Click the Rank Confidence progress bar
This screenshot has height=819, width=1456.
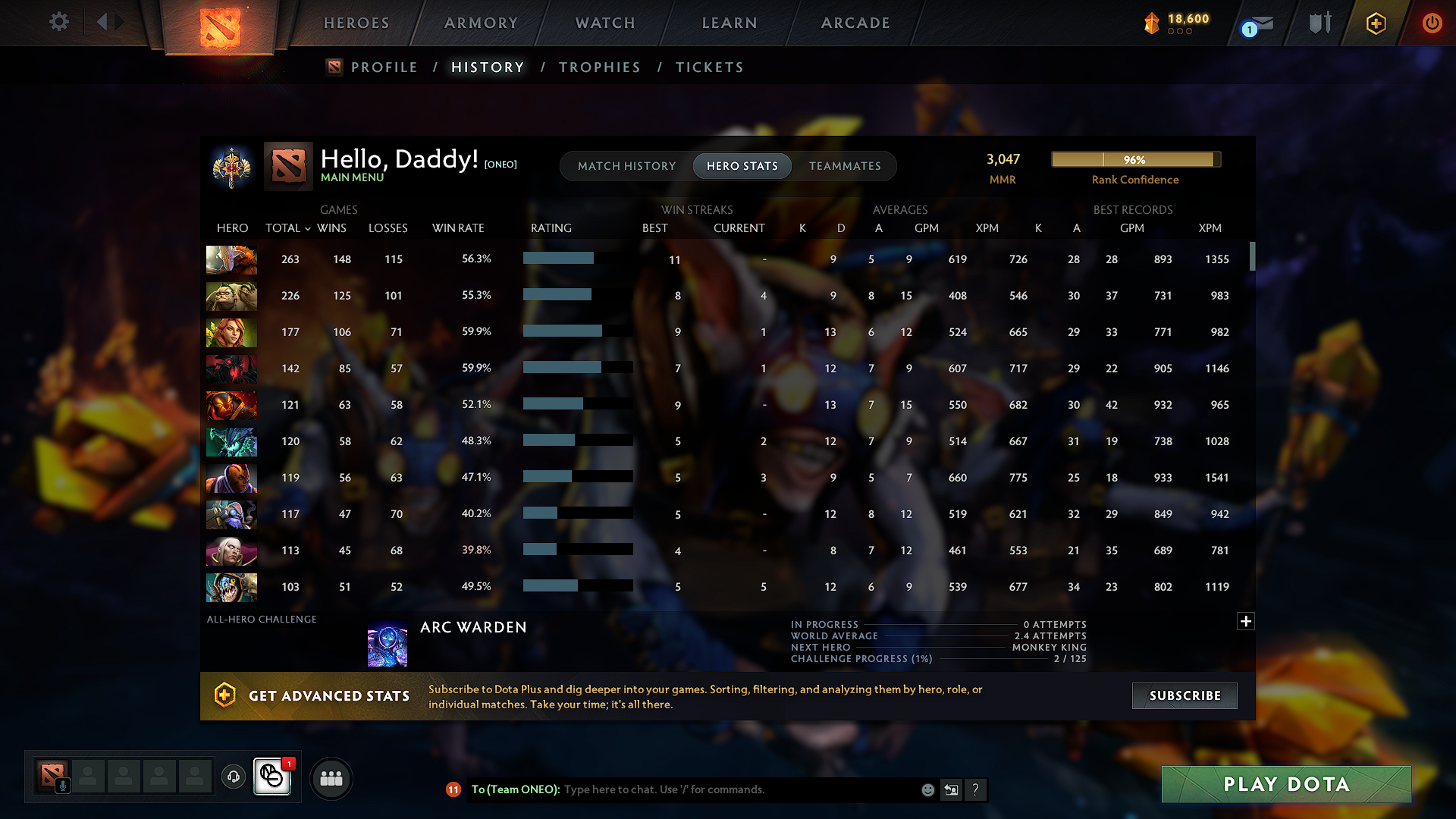[1134, 160]
